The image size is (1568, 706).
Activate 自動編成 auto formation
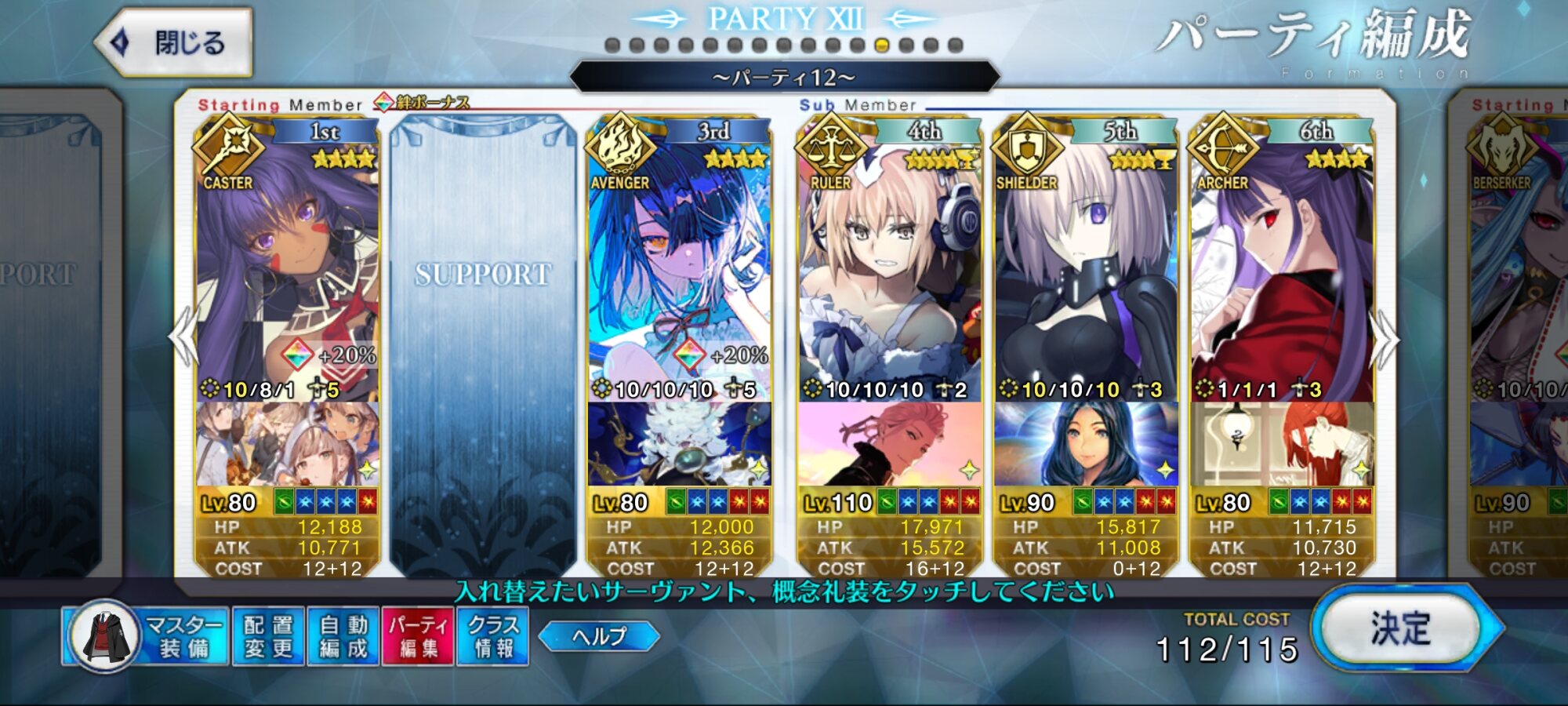[x=343, y=636]
